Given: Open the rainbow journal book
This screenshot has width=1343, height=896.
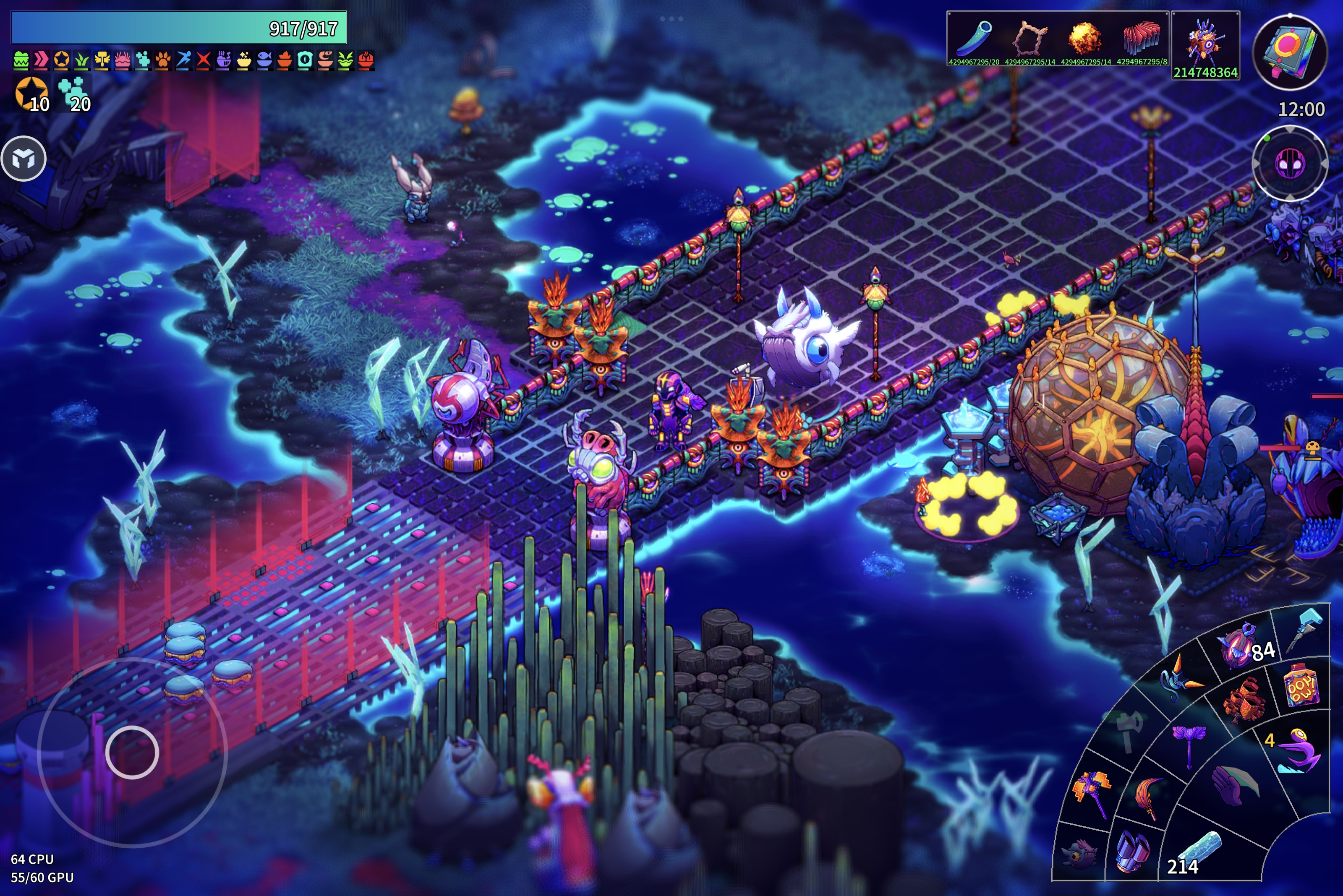Looking at the screenshot, I should click(x=1290, y=52).
